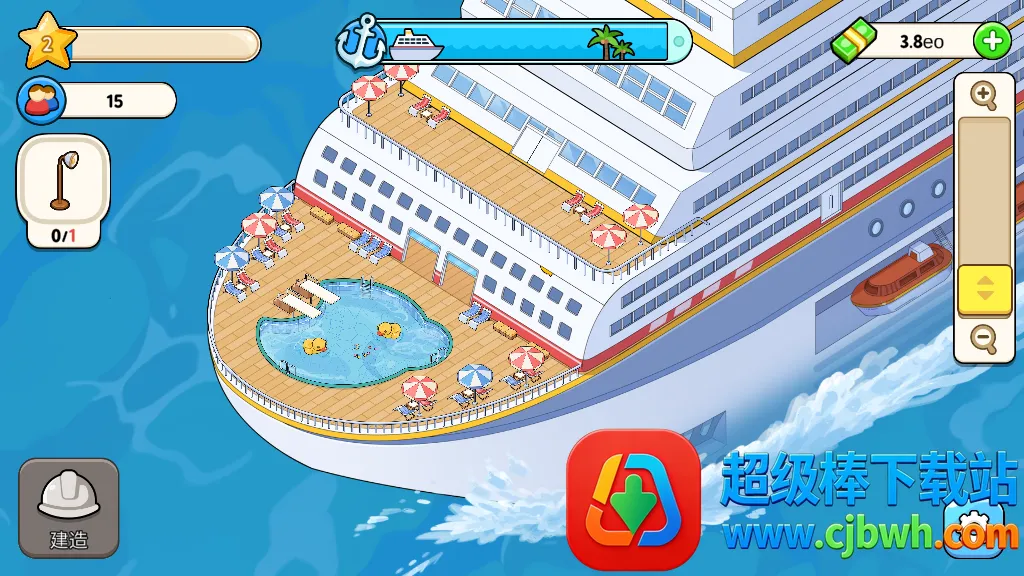Viewport: 1024px width, 576px height.
Task: Open the passenger count panel
Action: click(97, 100)
